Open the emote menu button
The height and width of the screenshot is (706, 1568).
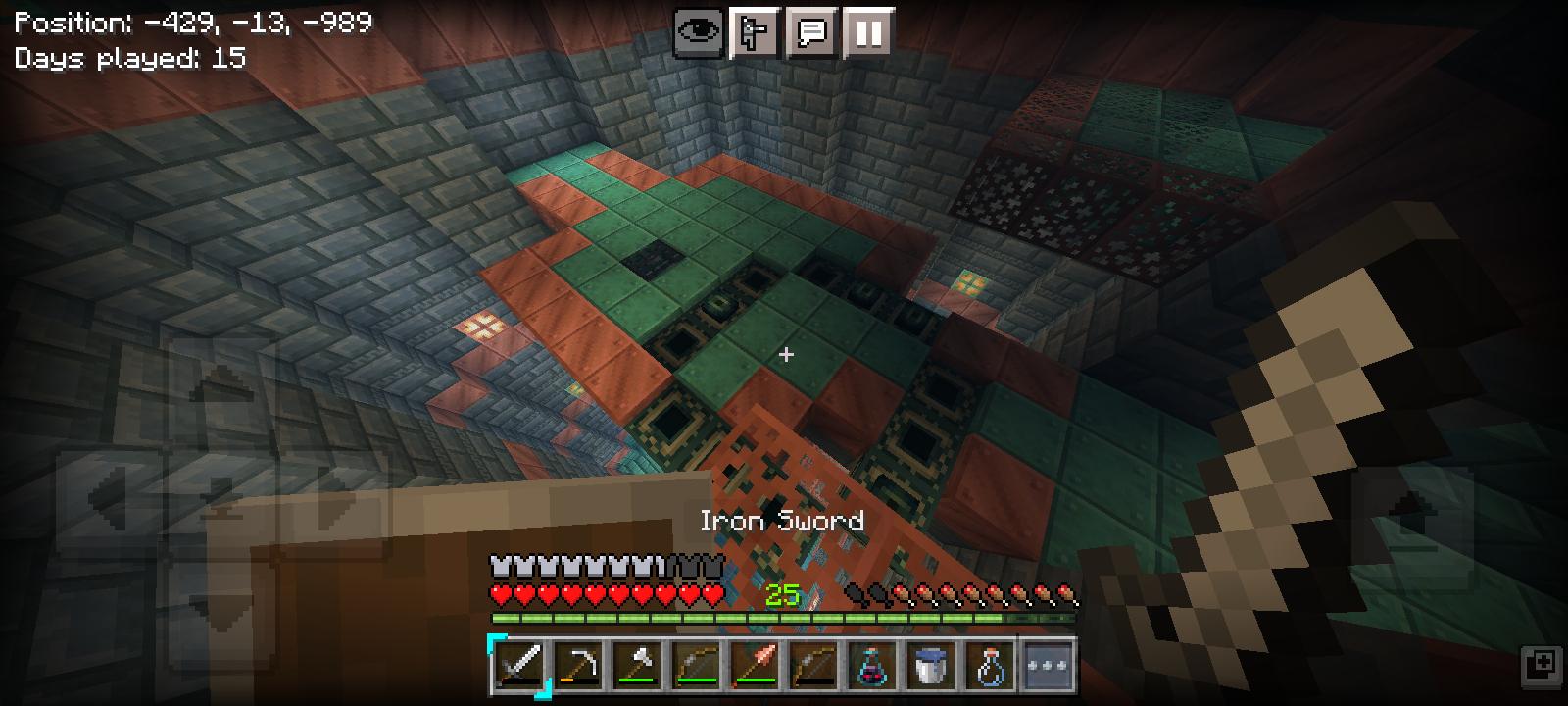pos(756,34)
